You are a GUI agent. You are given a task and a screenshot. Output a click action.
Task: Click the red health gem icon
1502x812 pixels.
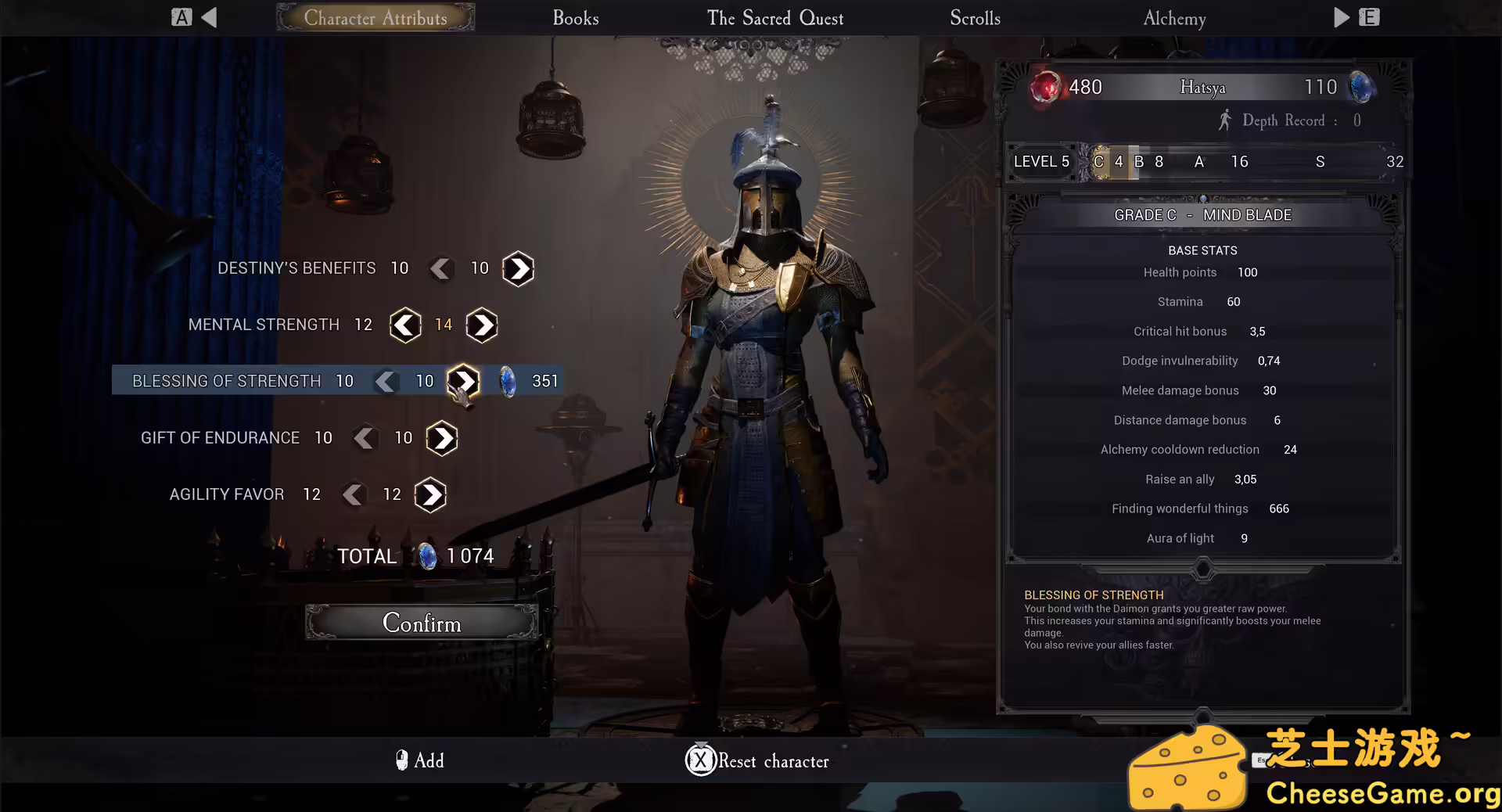tap(1047, 88)
